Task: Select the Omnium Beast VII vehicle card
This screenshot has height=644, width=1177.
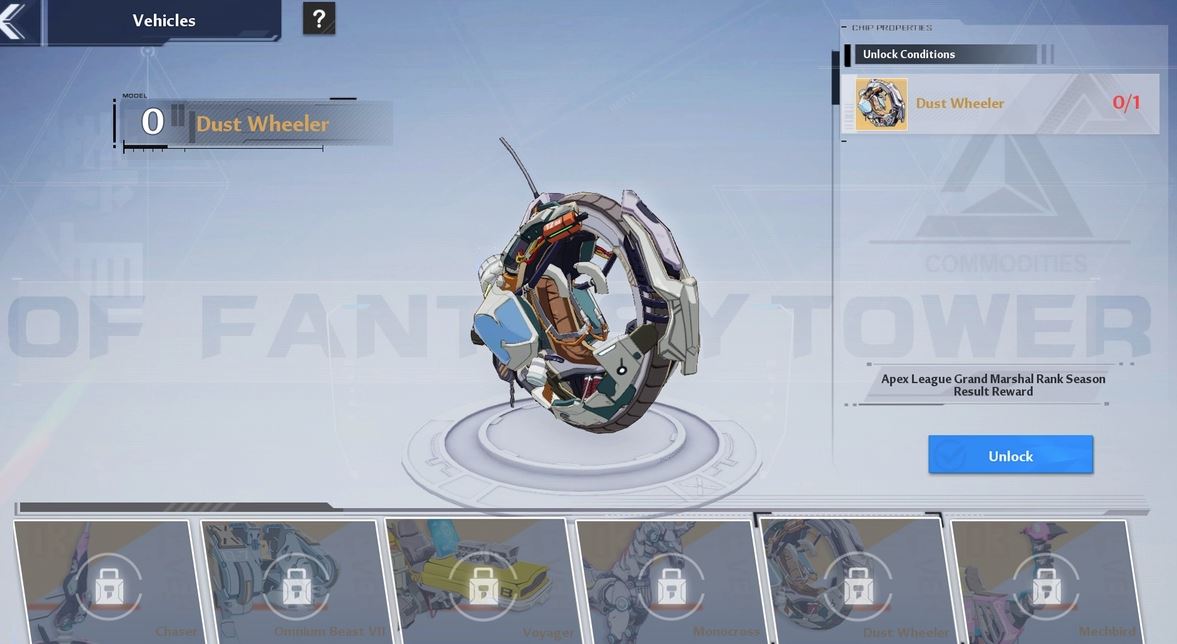Action: point(296,582)
